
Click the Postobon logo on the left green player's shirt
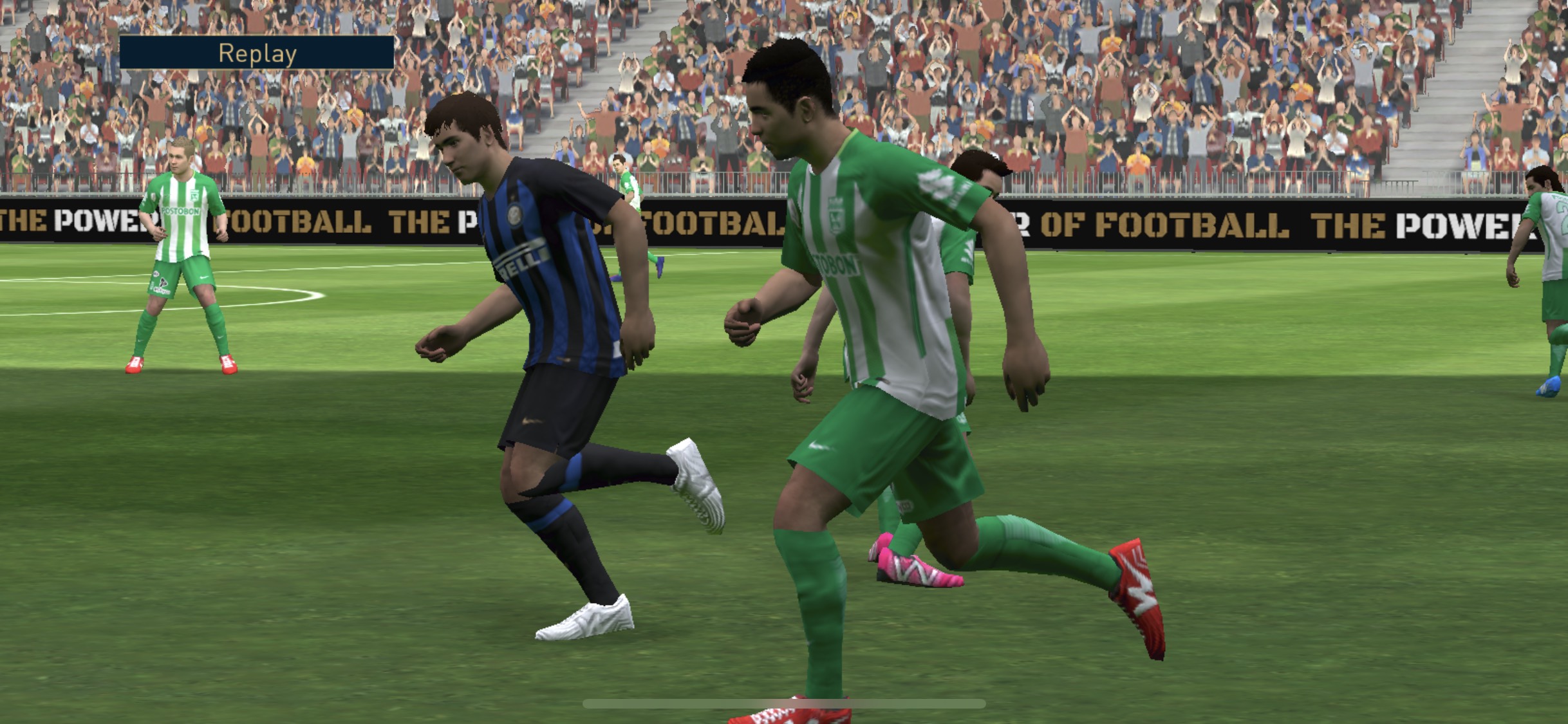(180, 211)
